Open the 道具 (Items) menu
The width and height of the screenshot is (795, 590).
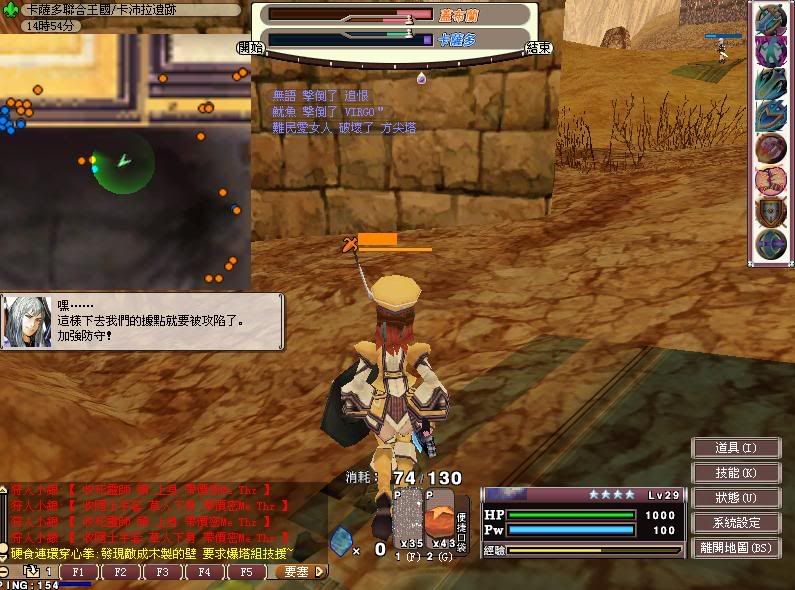pyautogui.click(x=735, y=447)
